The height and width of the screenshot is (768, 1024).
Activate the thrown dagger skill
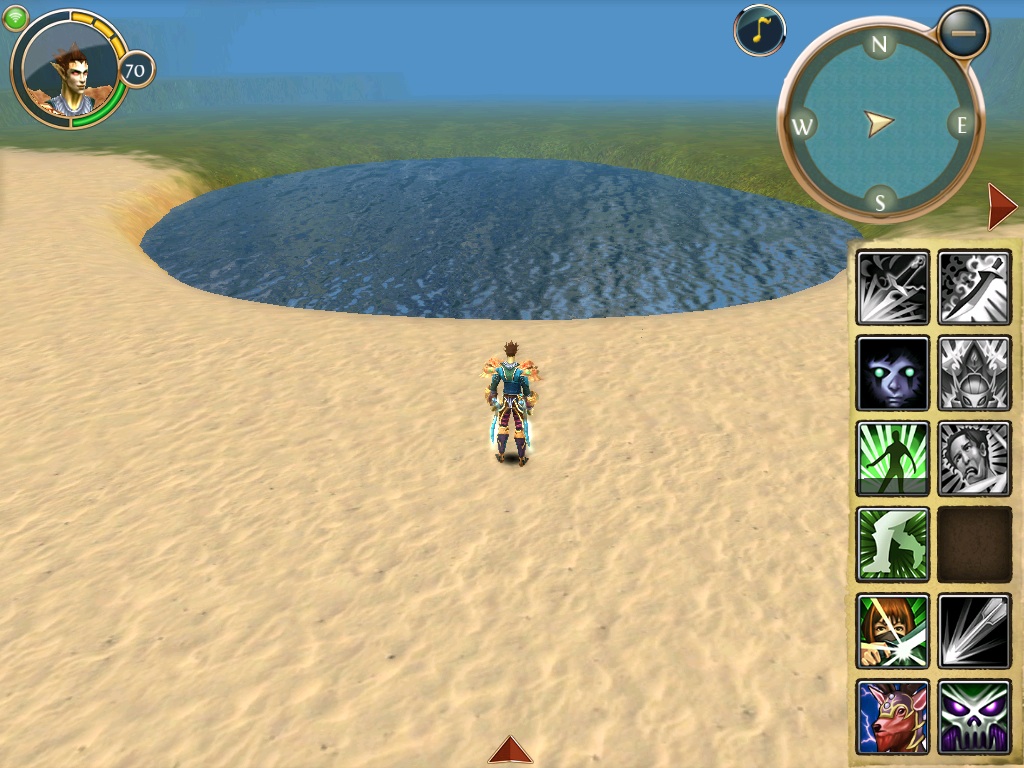893,288
